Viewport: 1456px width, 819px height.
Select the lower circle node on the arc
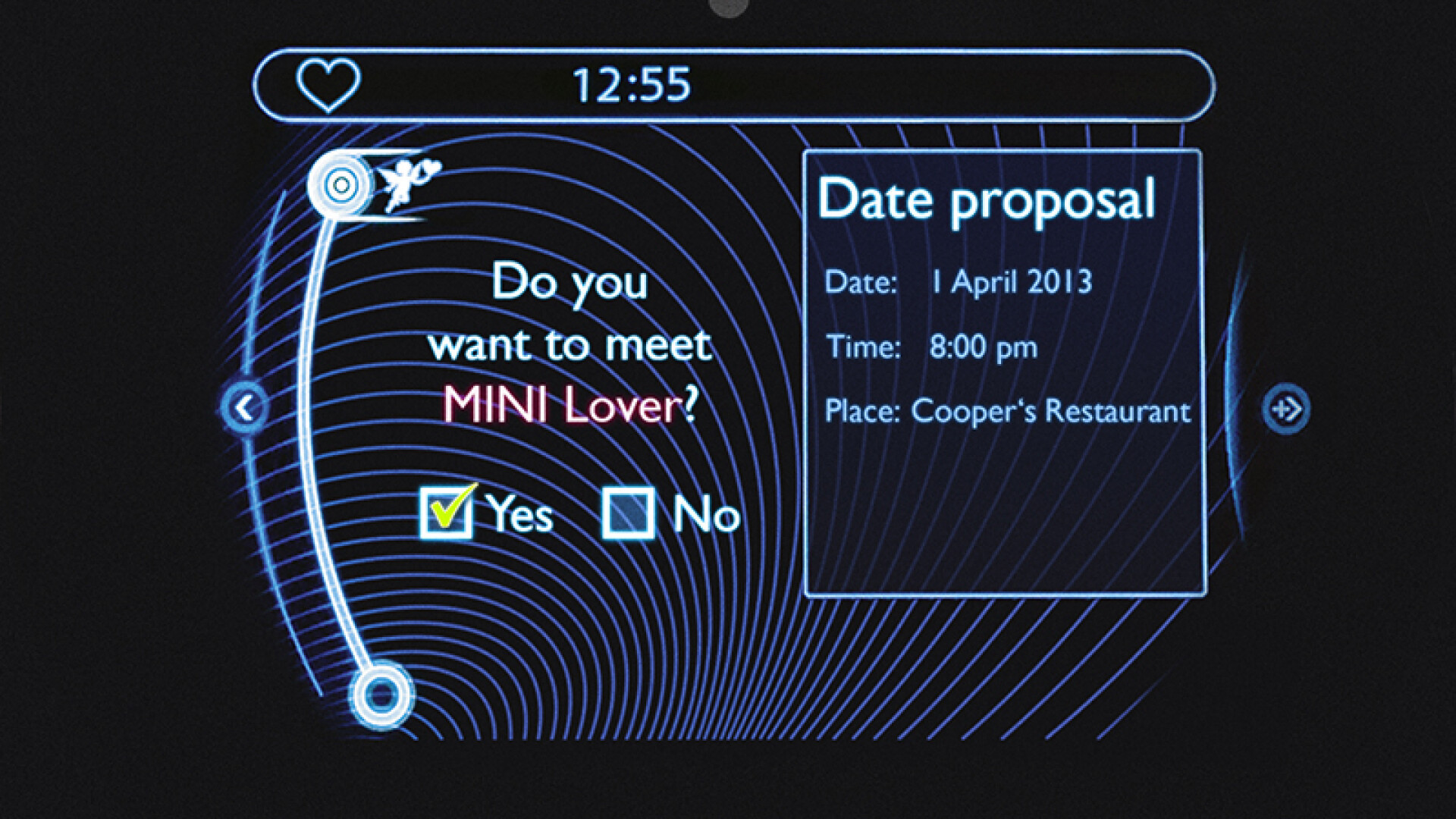(381, 695)
